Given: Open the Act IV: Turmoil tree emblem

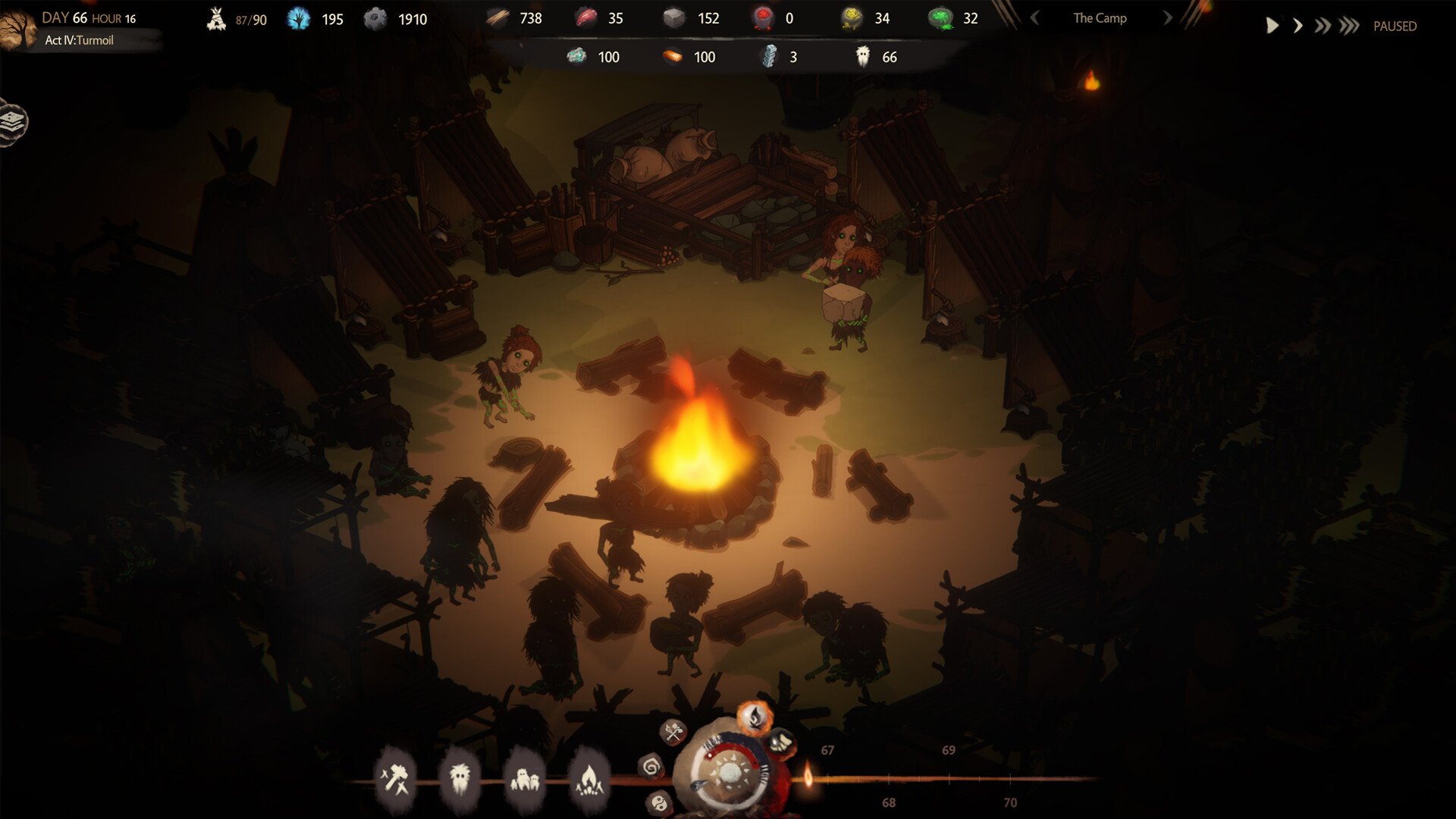Looking at the screenshot, I should (17, 30).
